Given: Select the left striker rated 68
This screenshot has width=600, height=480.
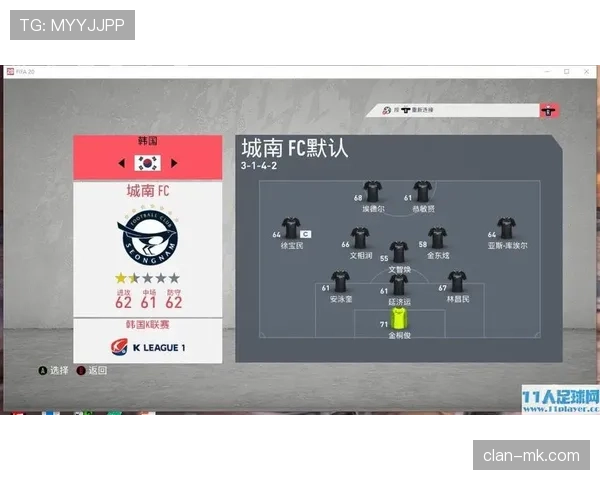Looking at the screenshot, I should pyautogui.click(x=373, y=191).
